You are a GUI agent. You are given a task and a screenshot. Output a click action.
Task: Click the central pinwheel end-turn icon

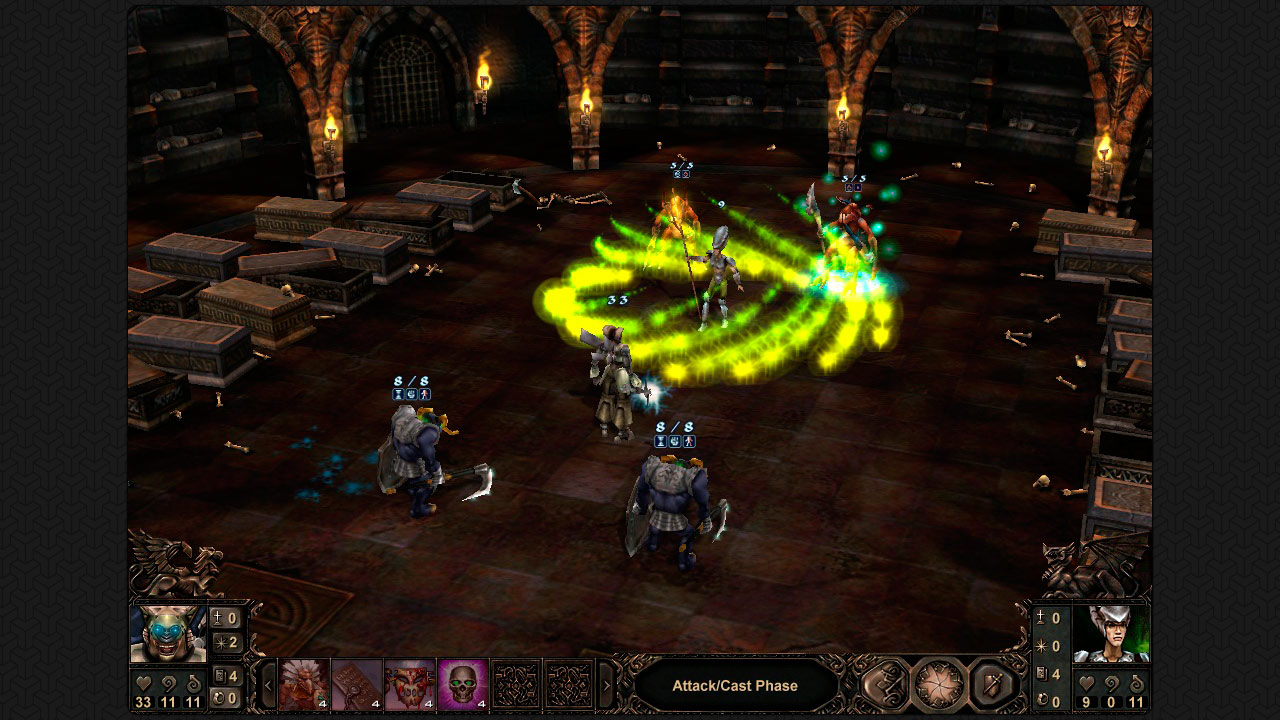pyautogui.click(x=938, y=683)
